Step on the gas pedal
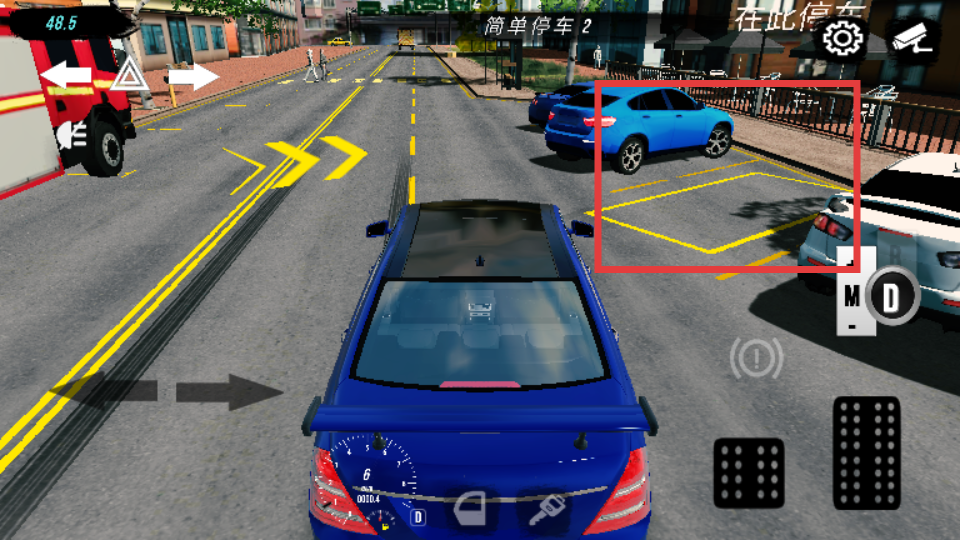960x540 pixels. point(866,453)
